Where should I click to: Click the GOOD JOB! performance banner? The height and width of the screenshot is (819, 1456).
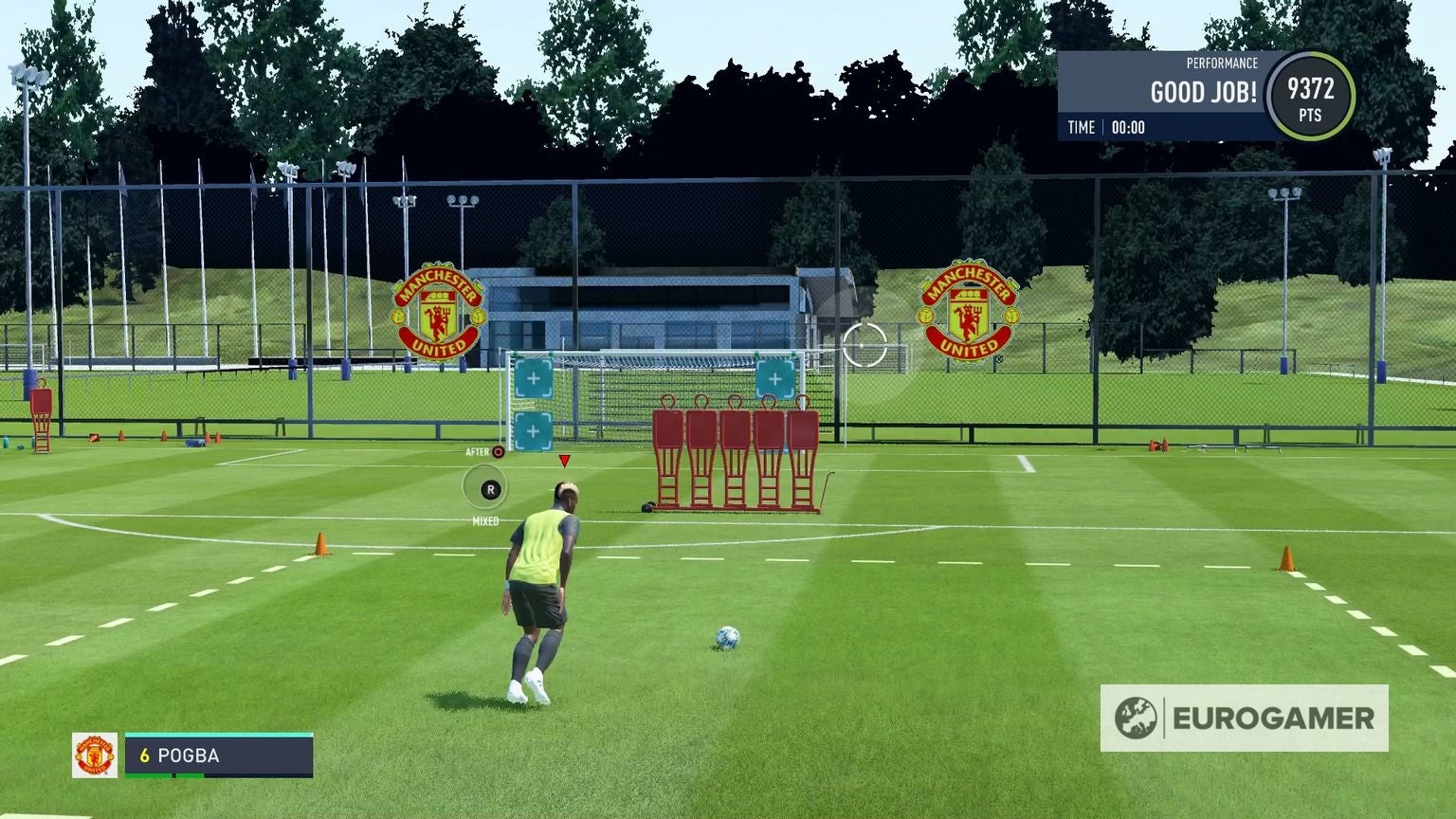click(1202, 93)
